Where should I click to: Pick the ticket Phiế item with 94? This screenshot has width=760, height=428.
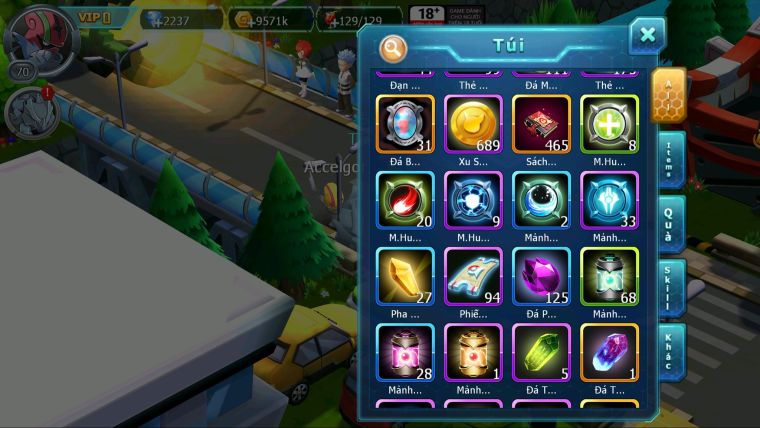tap(473, 276)
